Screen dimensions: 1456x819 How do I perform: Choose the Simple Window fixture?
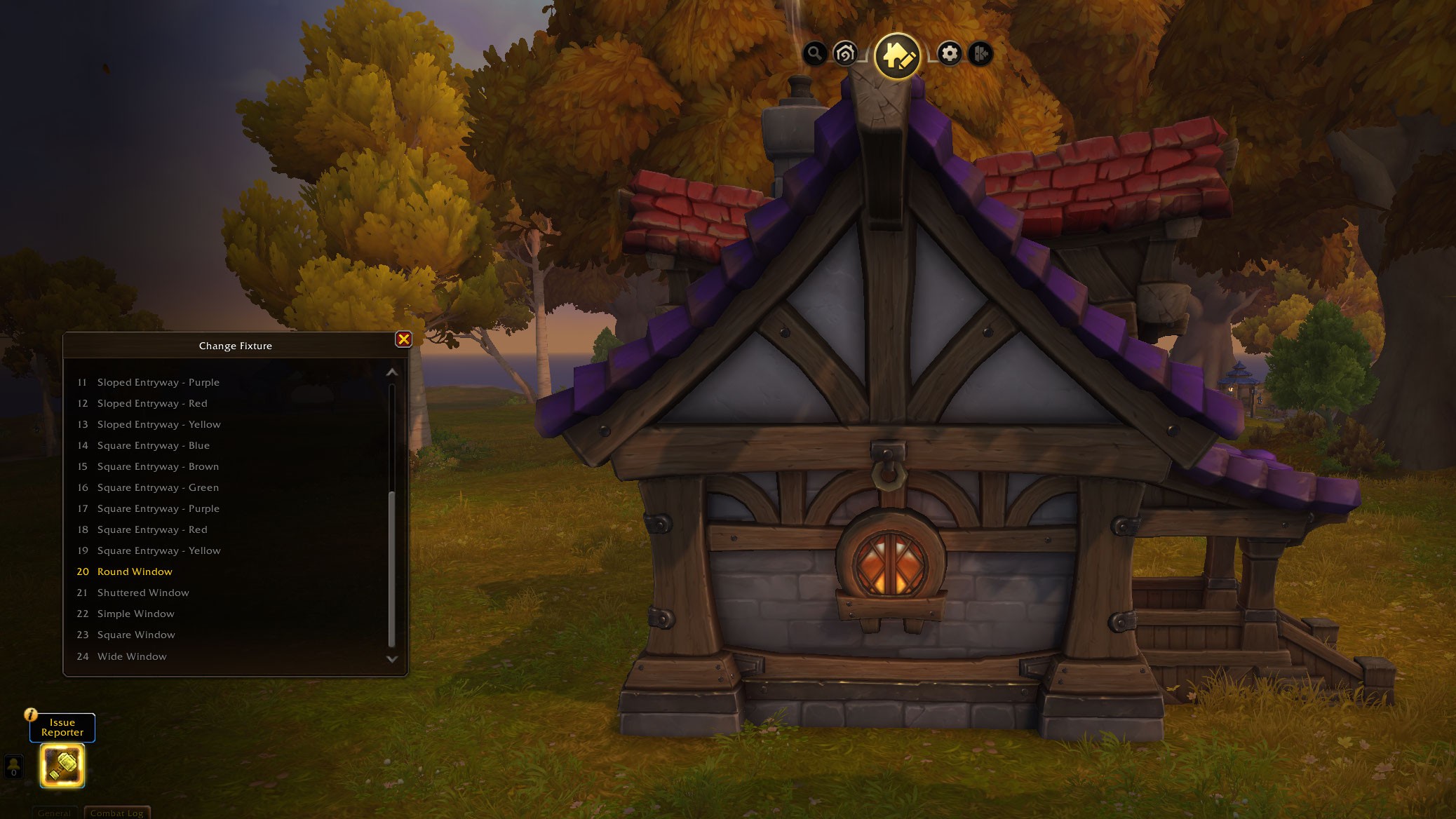135,614
